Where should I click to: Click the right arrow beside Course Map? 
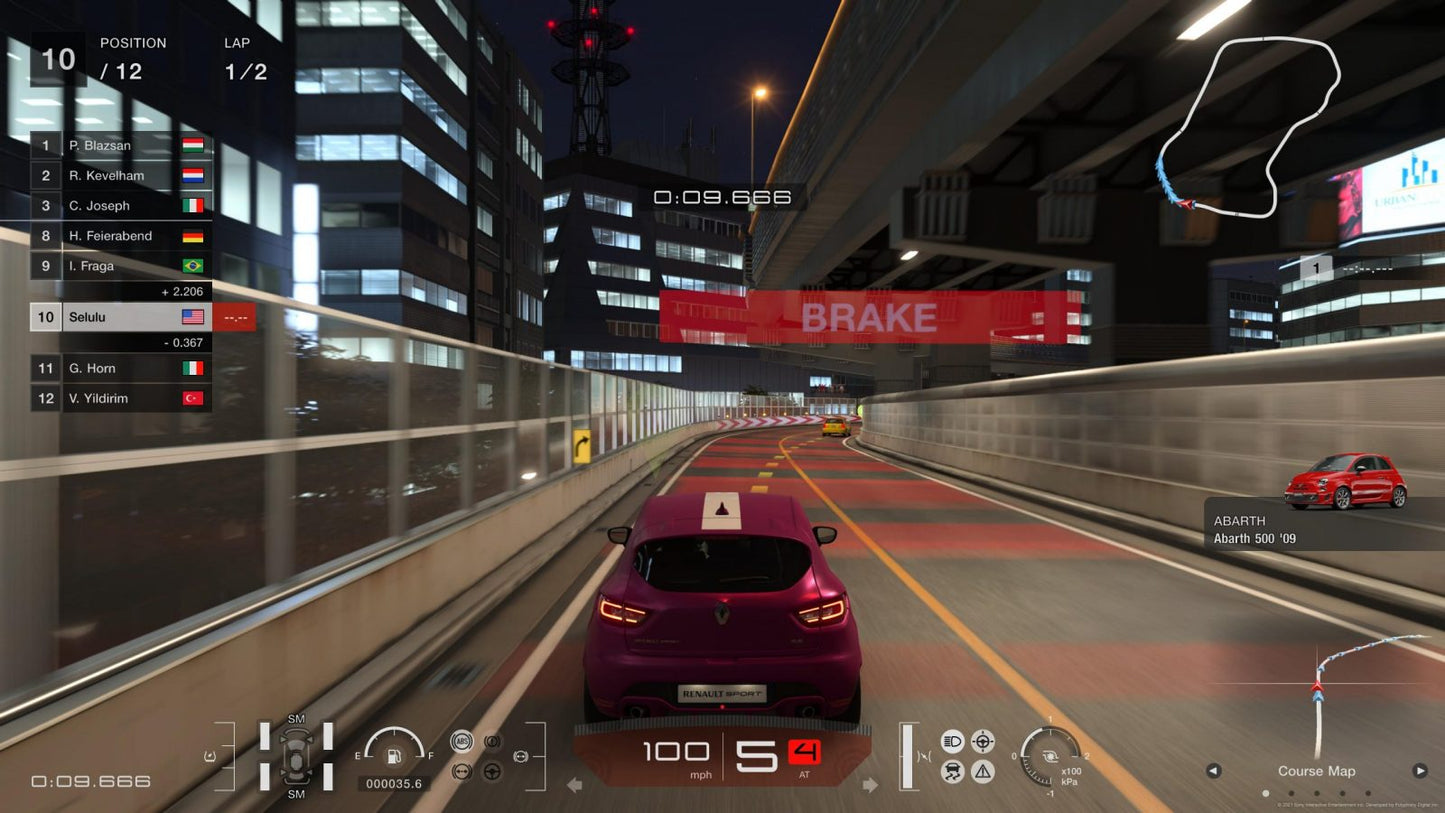coord(1421,771)
